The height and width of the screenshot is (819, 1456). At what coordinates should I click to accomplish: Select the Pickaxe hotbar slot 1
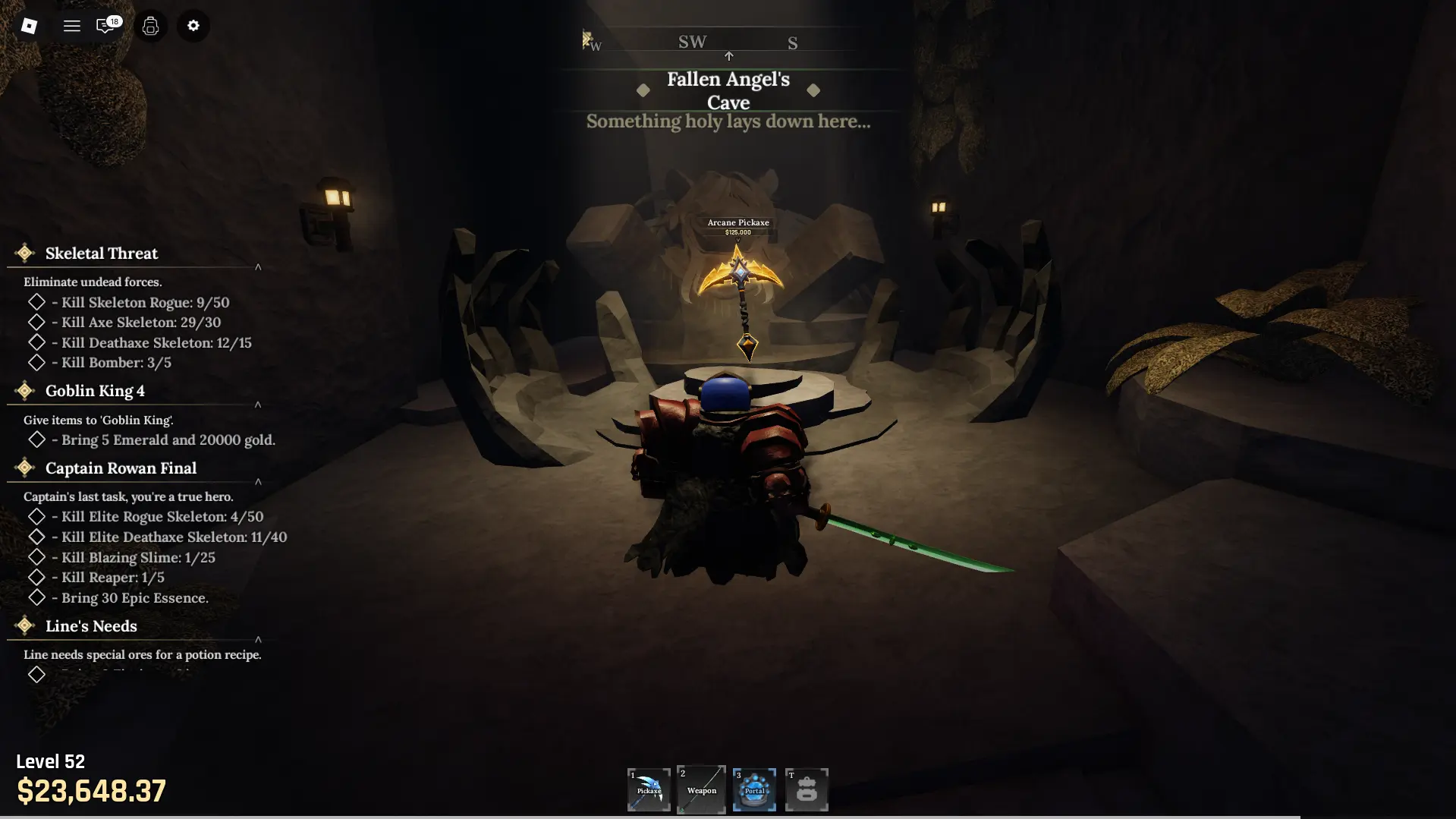pyautogui.click(x=648, y=789)
